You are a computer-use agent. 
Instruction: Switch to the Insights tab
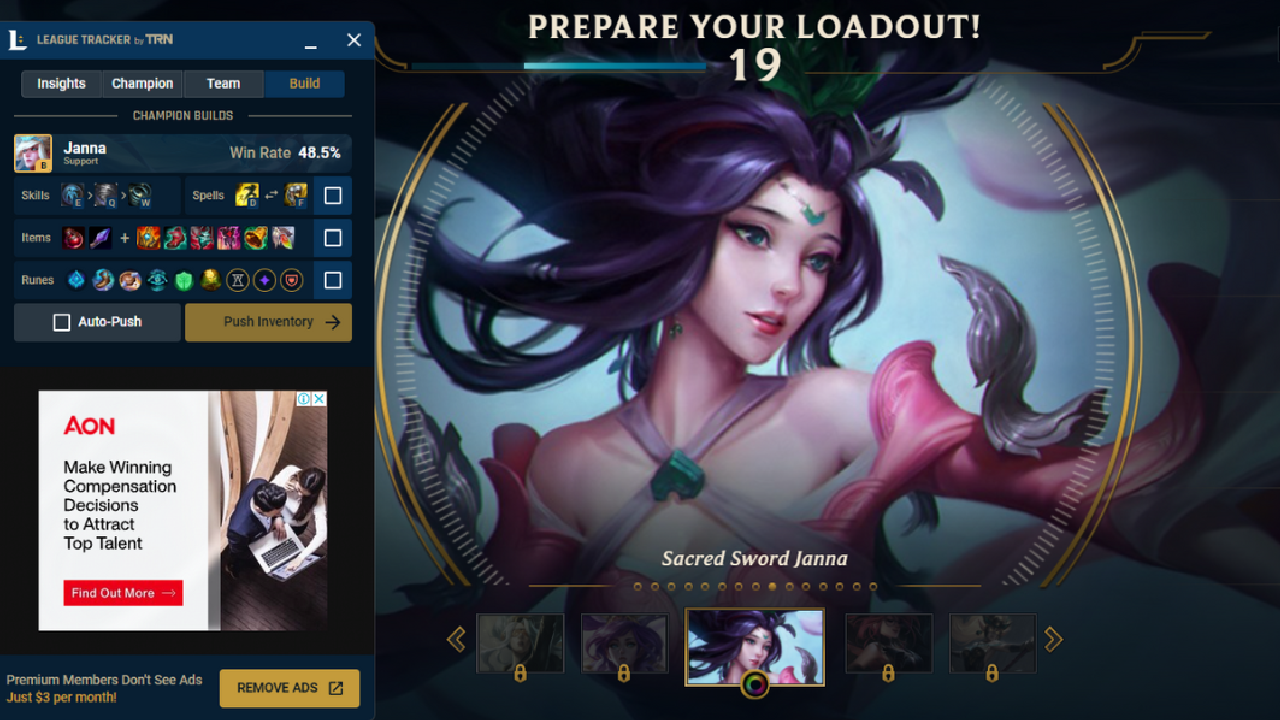pos(61,83)
